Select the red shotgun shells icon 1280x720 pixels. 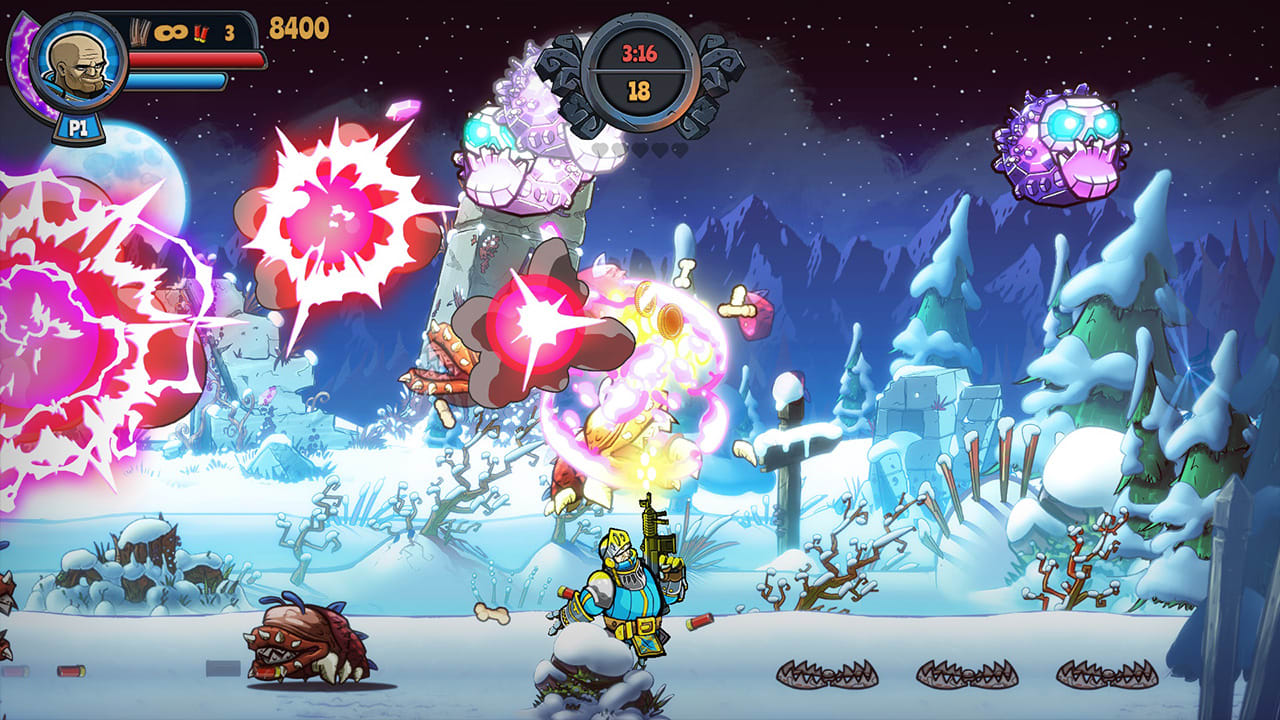coord(200,33)
